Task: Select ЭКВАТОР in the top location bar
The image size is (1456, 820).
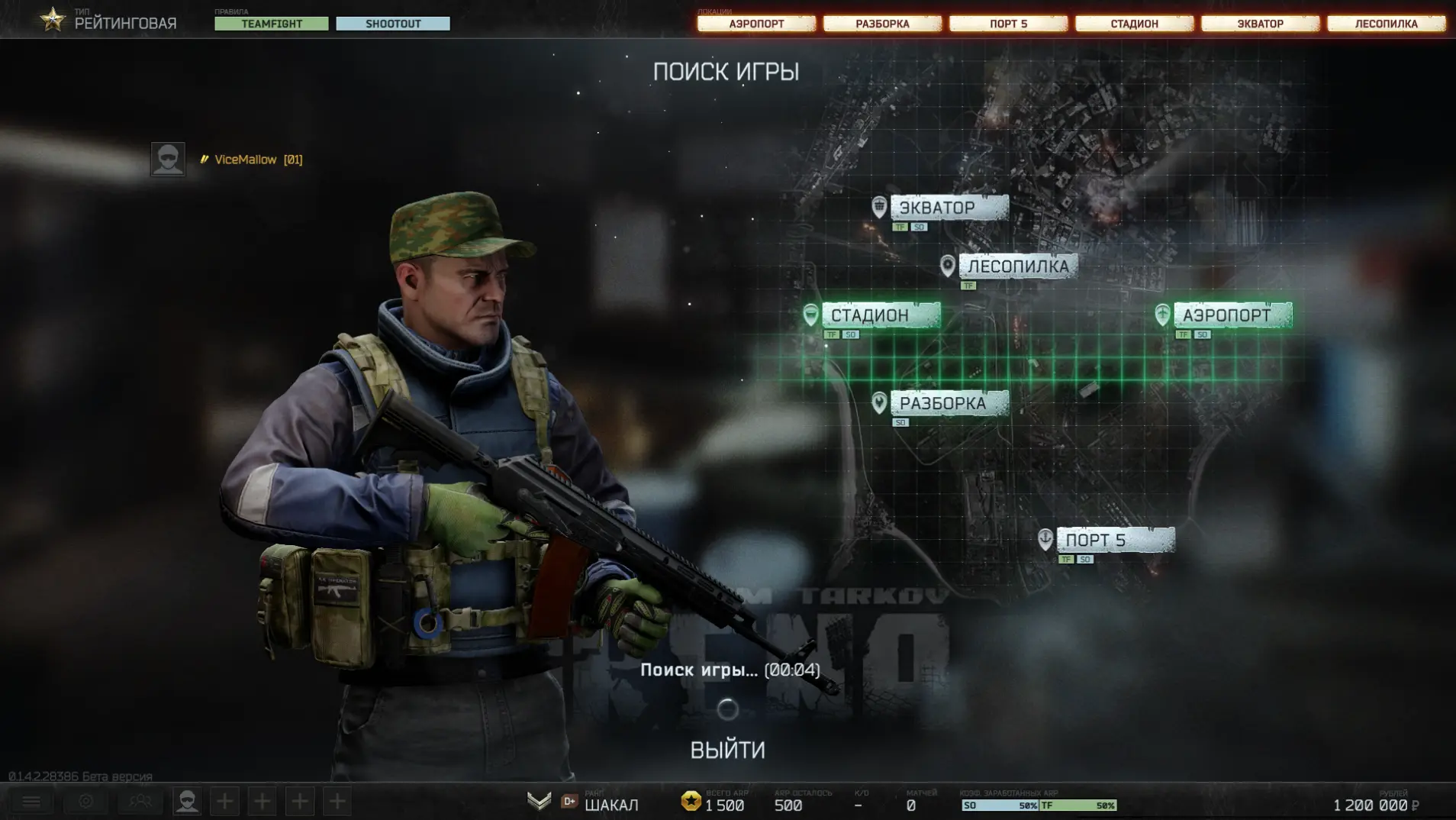Action: tap(1260, 24)
